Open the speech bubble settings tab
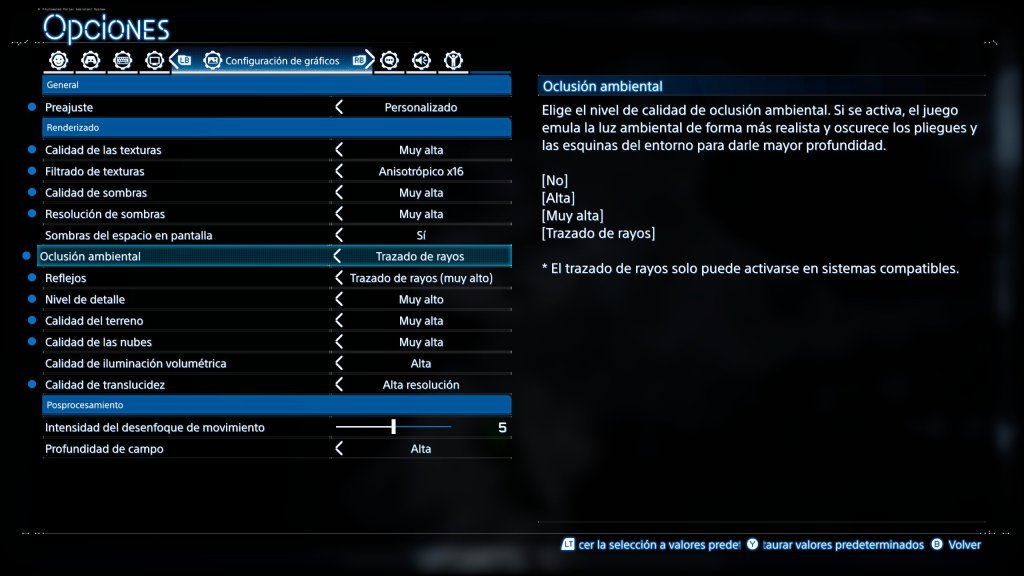The height and width of the screenshot is (576, 1024). coord(390,60)
